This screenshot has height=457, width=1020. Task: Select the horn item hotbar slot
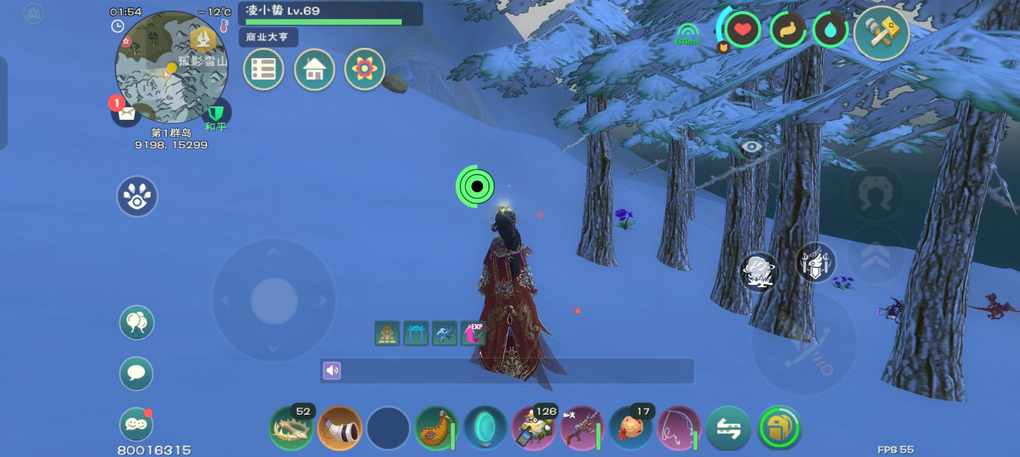(340, 429)
